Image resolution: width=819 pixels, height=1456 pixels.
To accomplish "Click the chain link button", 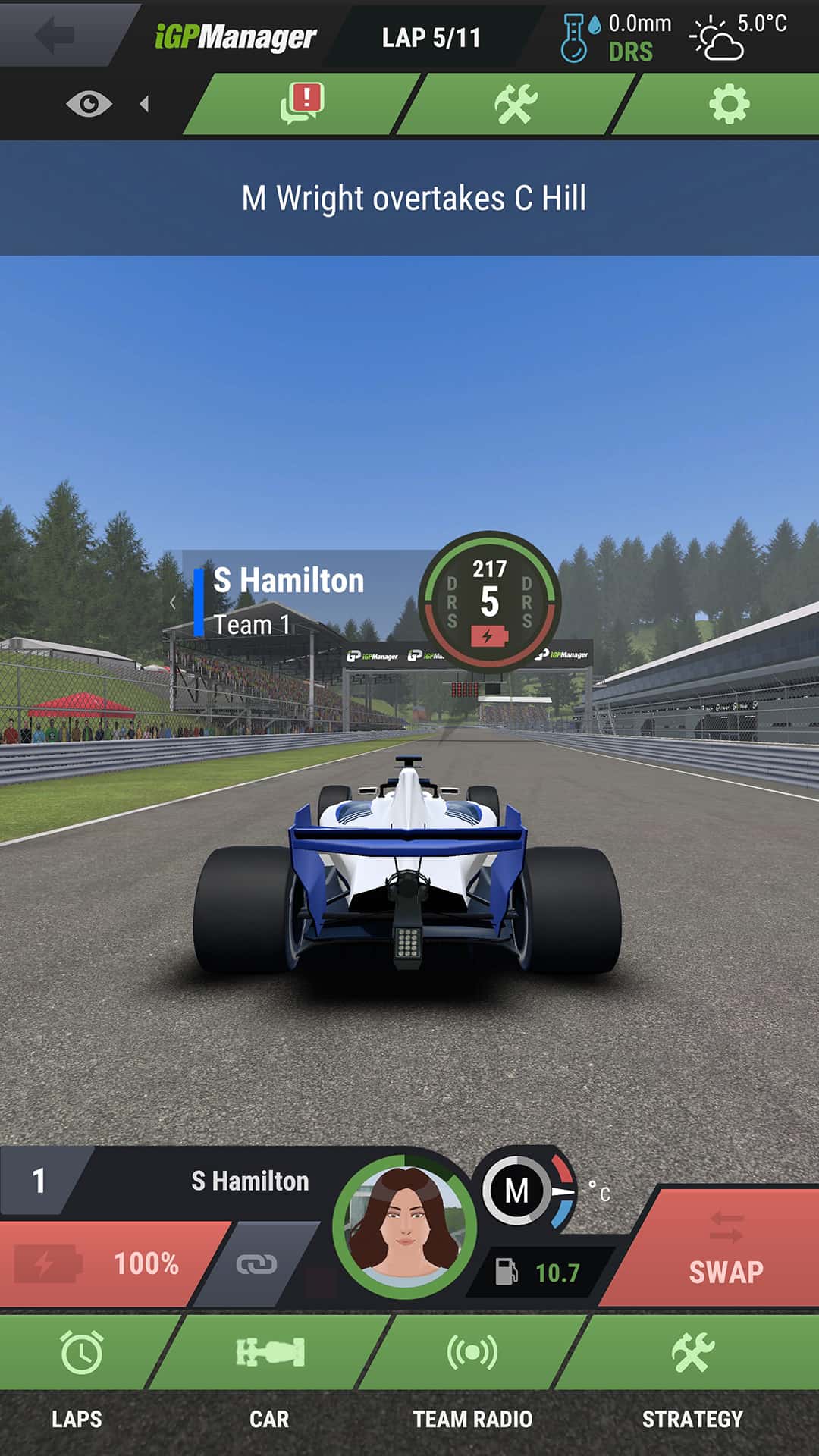I will coord(256,1264).
